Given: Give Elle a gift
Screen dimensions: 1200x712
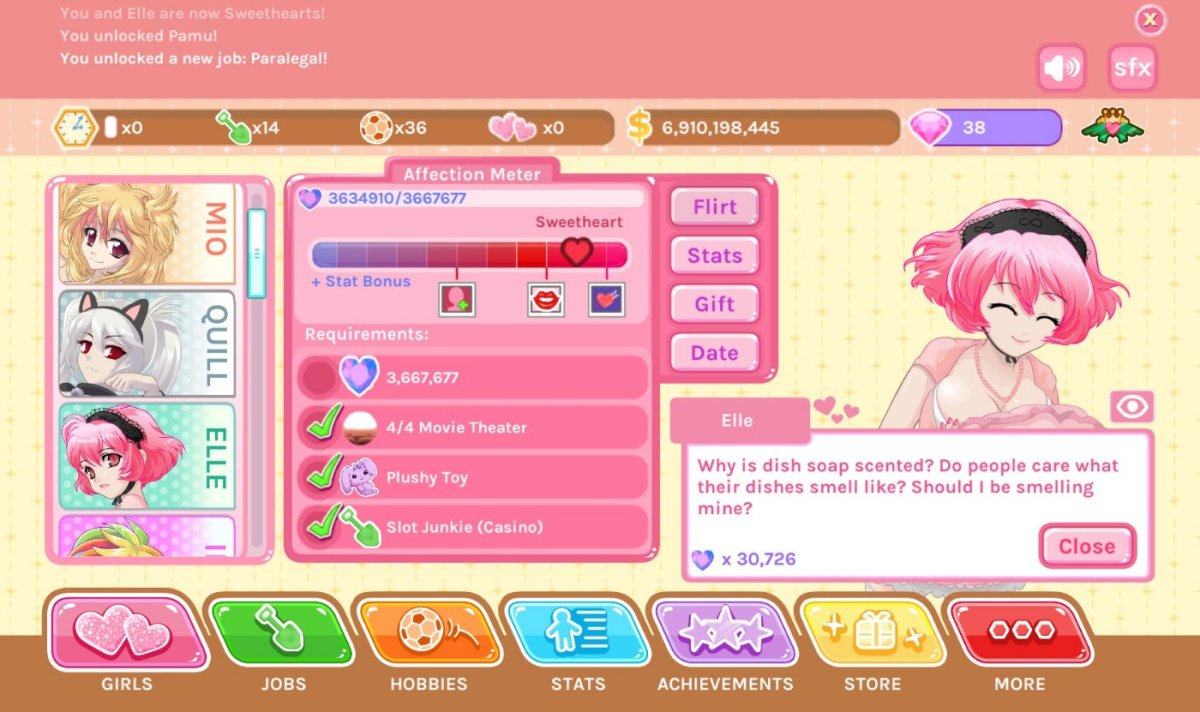Looking at the screenshot, I should pyautogui.click(x=714, y=304).
